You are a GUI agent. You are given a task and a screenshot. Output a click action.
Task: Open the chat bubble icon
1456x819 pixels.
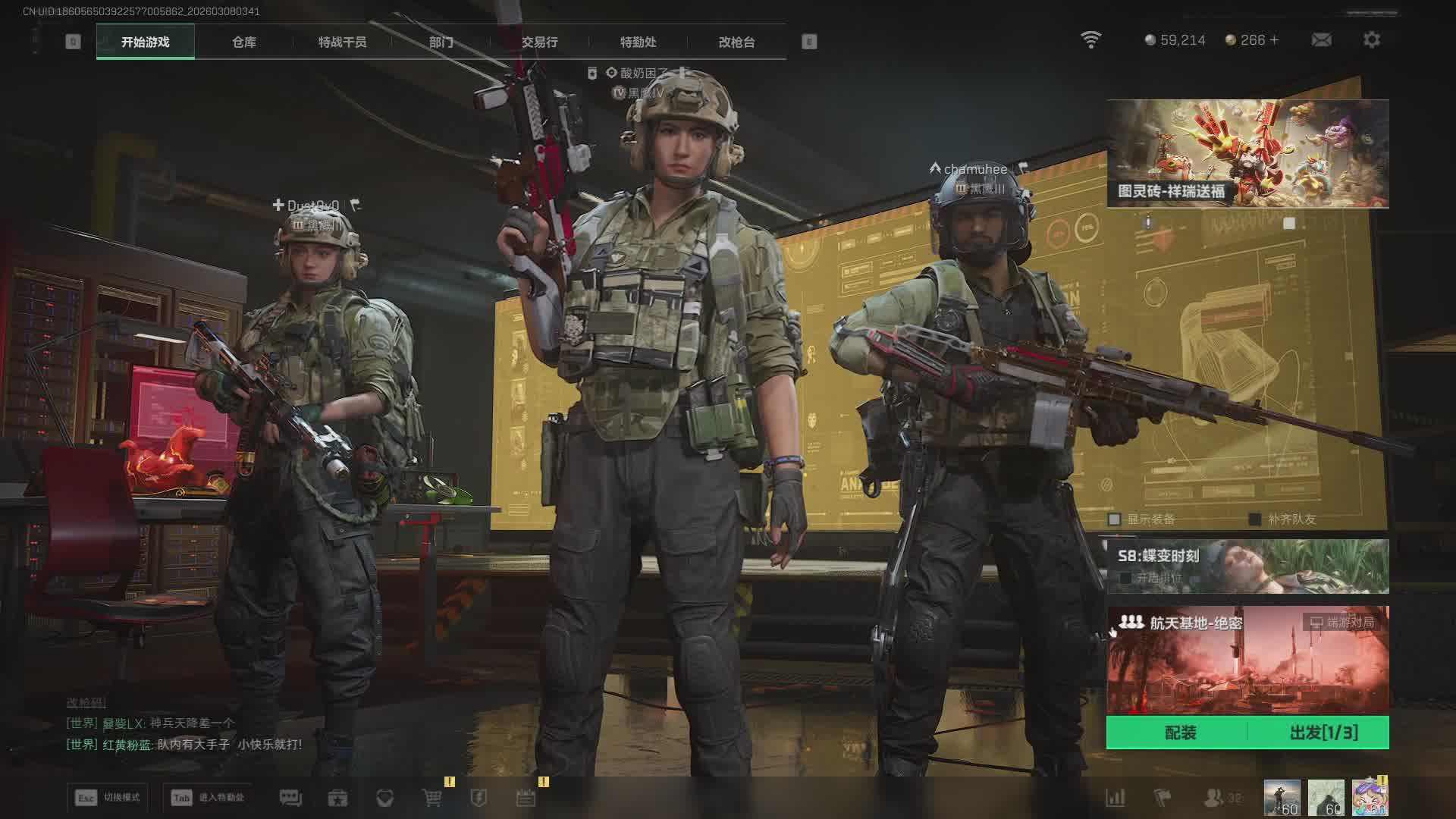pos(290,798)
